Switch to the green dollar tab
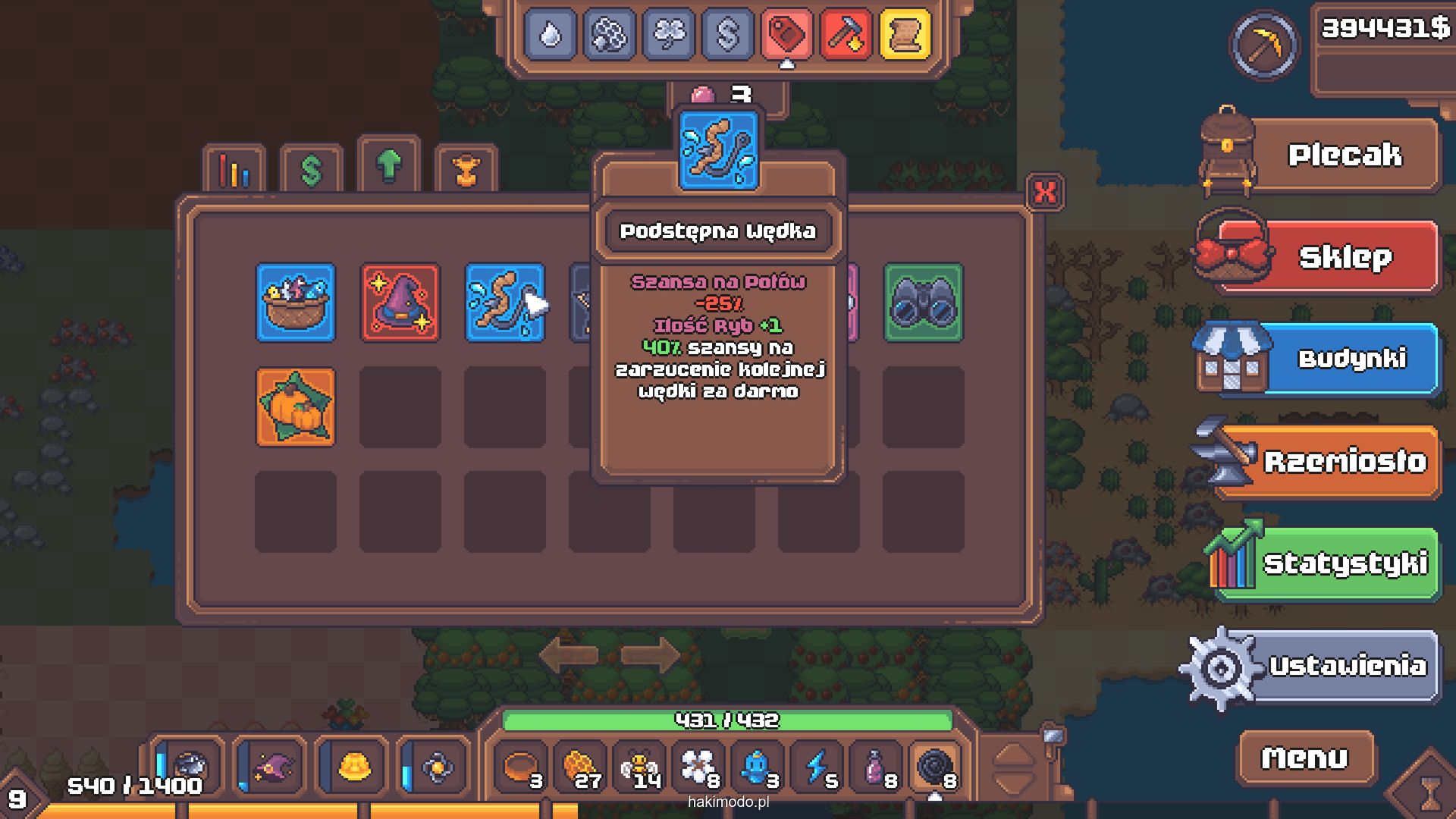The height and width of the screenshot is (819, 1456). click(312, 170)
